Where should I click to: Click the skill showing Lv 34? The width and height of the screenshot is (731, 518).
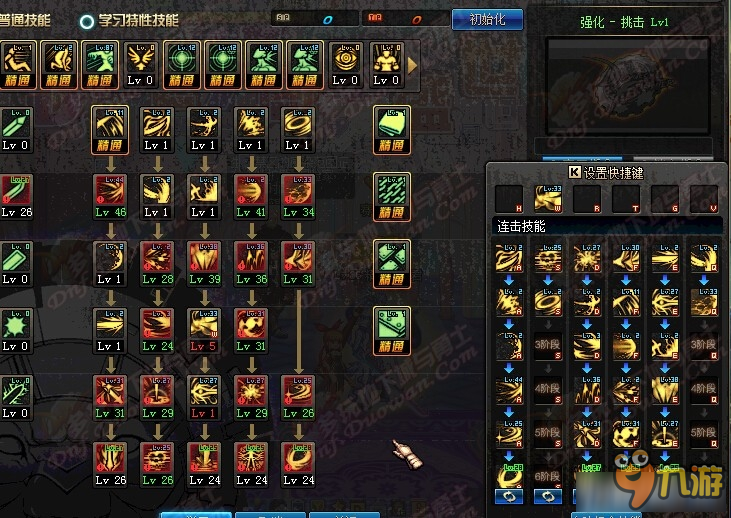297,196
